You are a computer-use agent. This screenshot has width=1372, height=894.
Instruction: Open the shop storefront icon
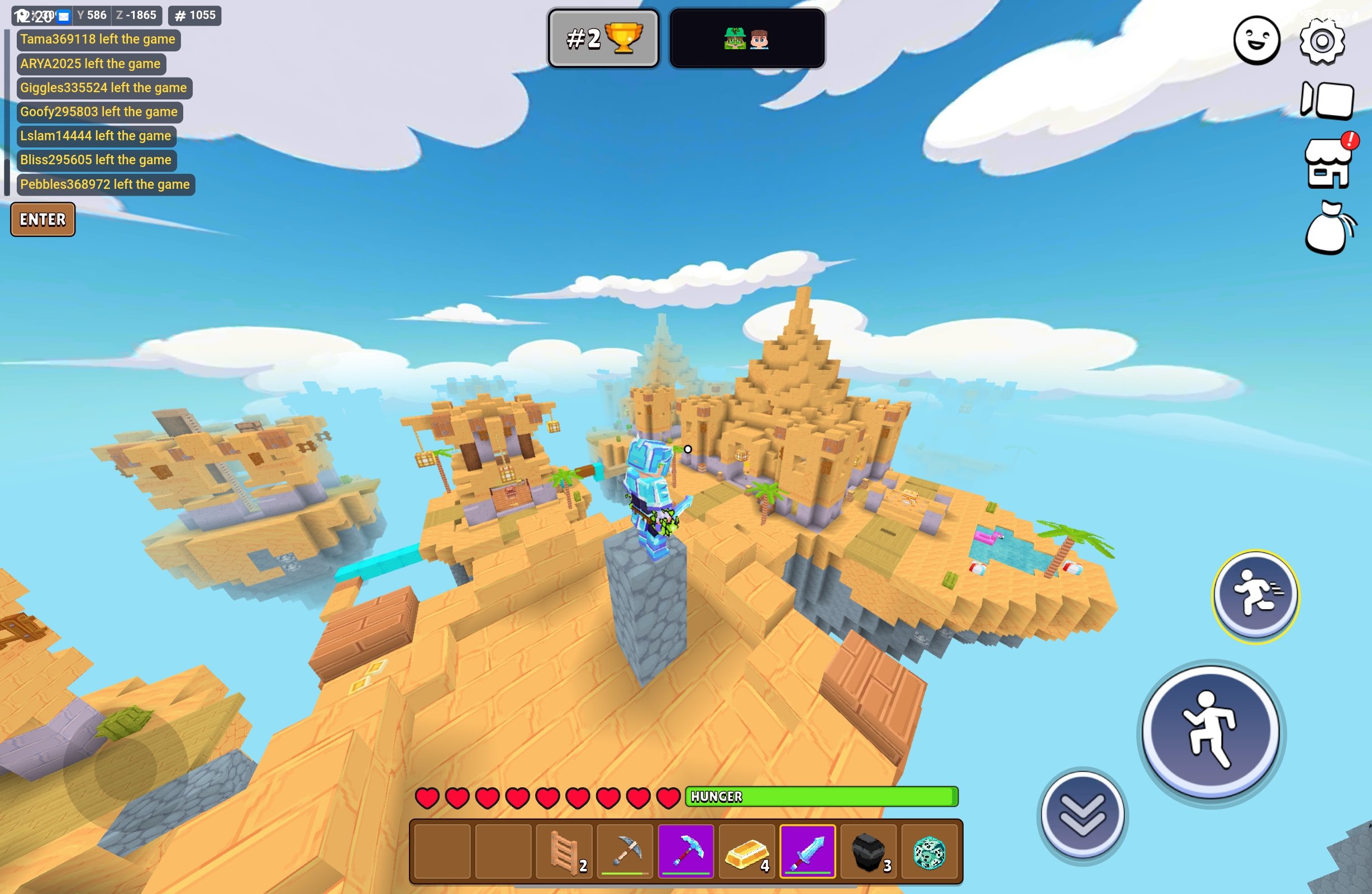point(1328,164)
